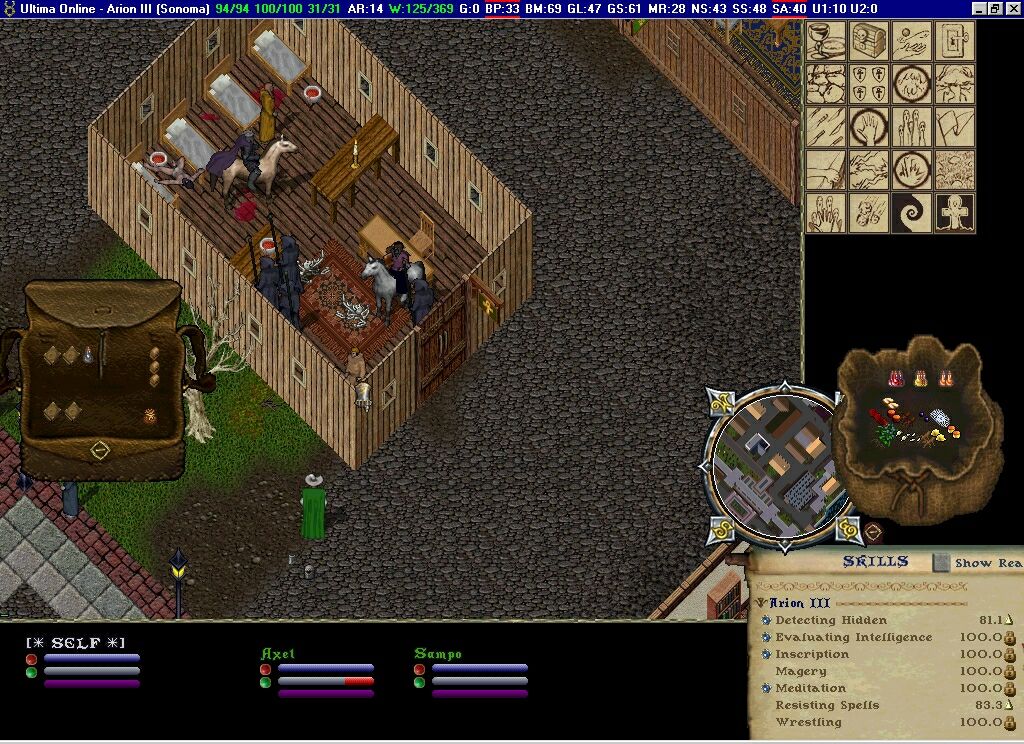Viewport: 1024px width, 744px height.
Task: Use the Meditation skill's blue gem button
Action: tap(766, 688)
